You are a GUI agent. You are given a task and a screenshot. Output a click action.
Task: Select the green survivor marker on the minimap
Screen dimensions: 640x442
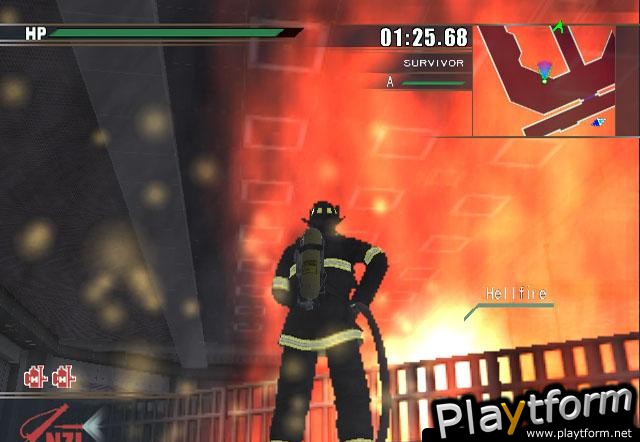pos(559,27)
